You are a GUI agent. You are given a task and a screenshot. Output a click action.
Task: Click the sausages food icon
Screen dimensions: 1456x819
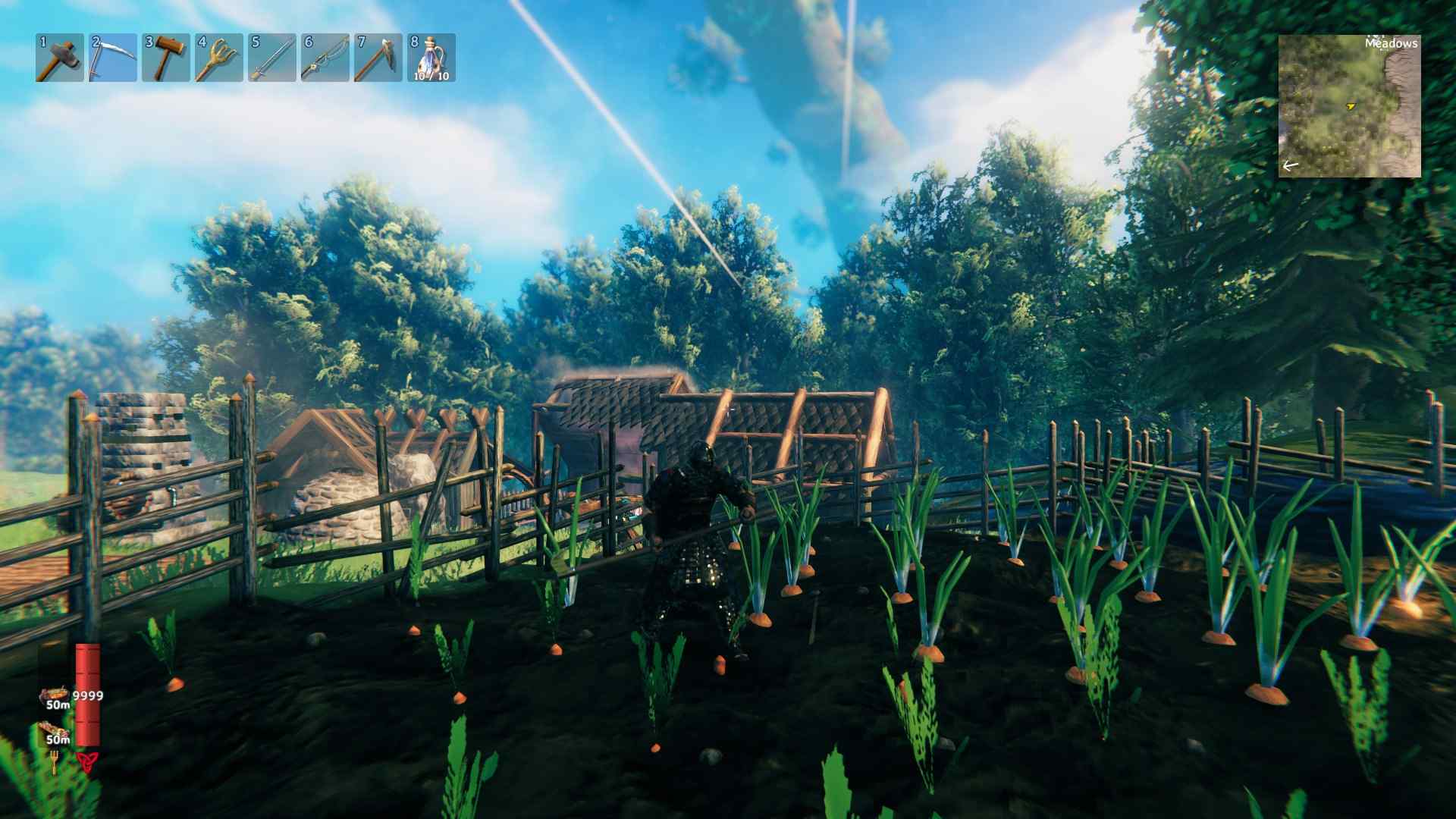tap(52, 728)
